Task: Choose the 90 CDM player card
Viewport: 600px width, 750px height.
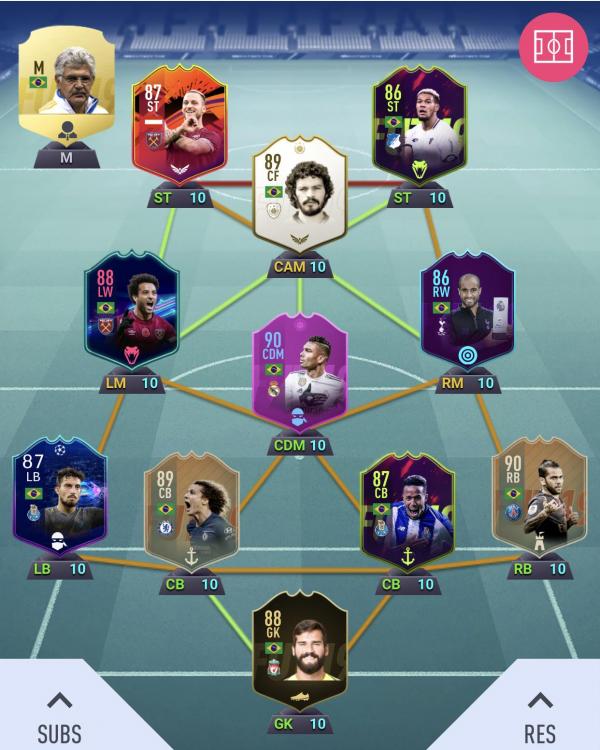Action: pos(300,378)
